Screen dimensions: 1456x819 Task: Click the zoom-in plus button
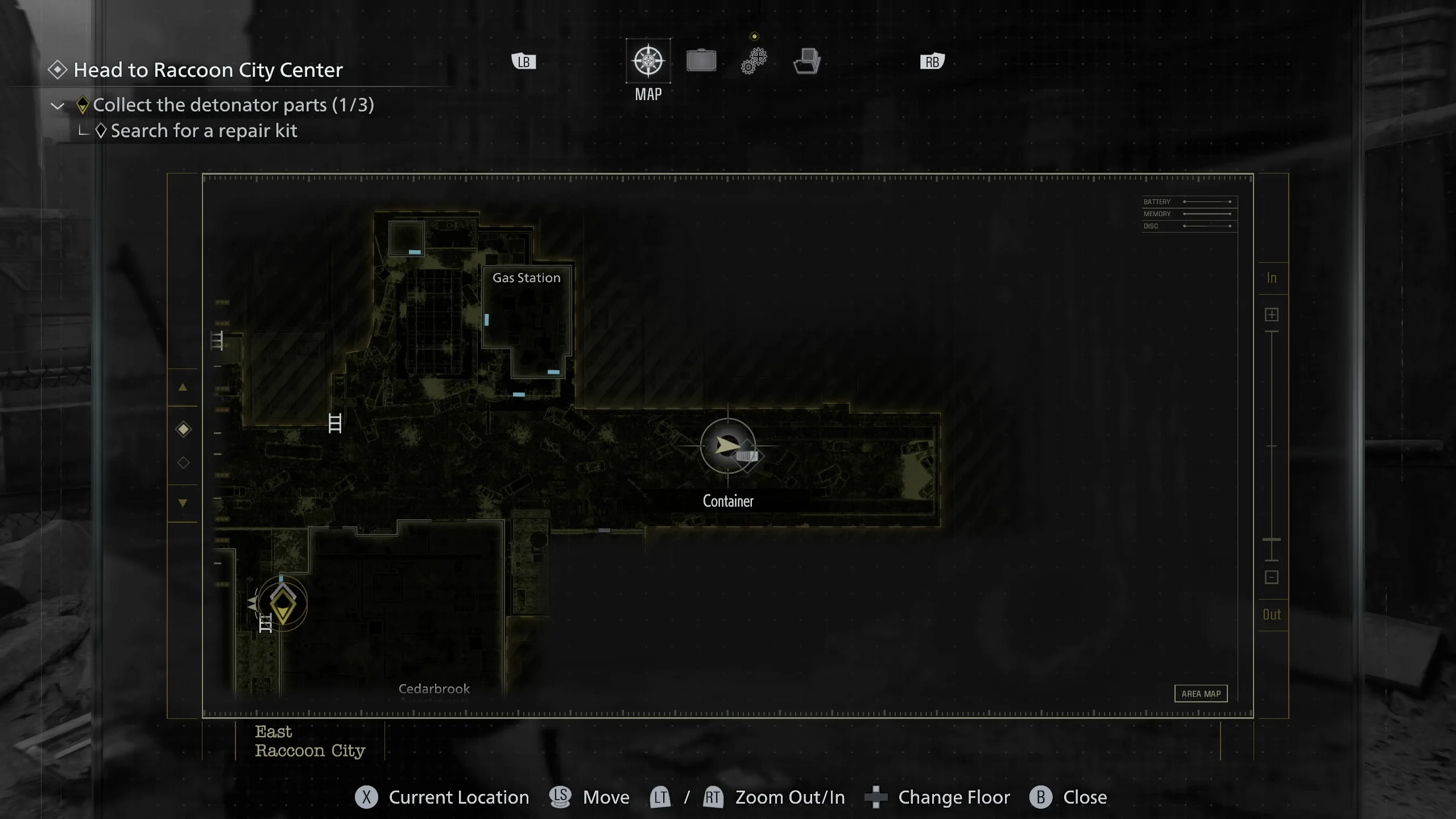point(1272,315)
